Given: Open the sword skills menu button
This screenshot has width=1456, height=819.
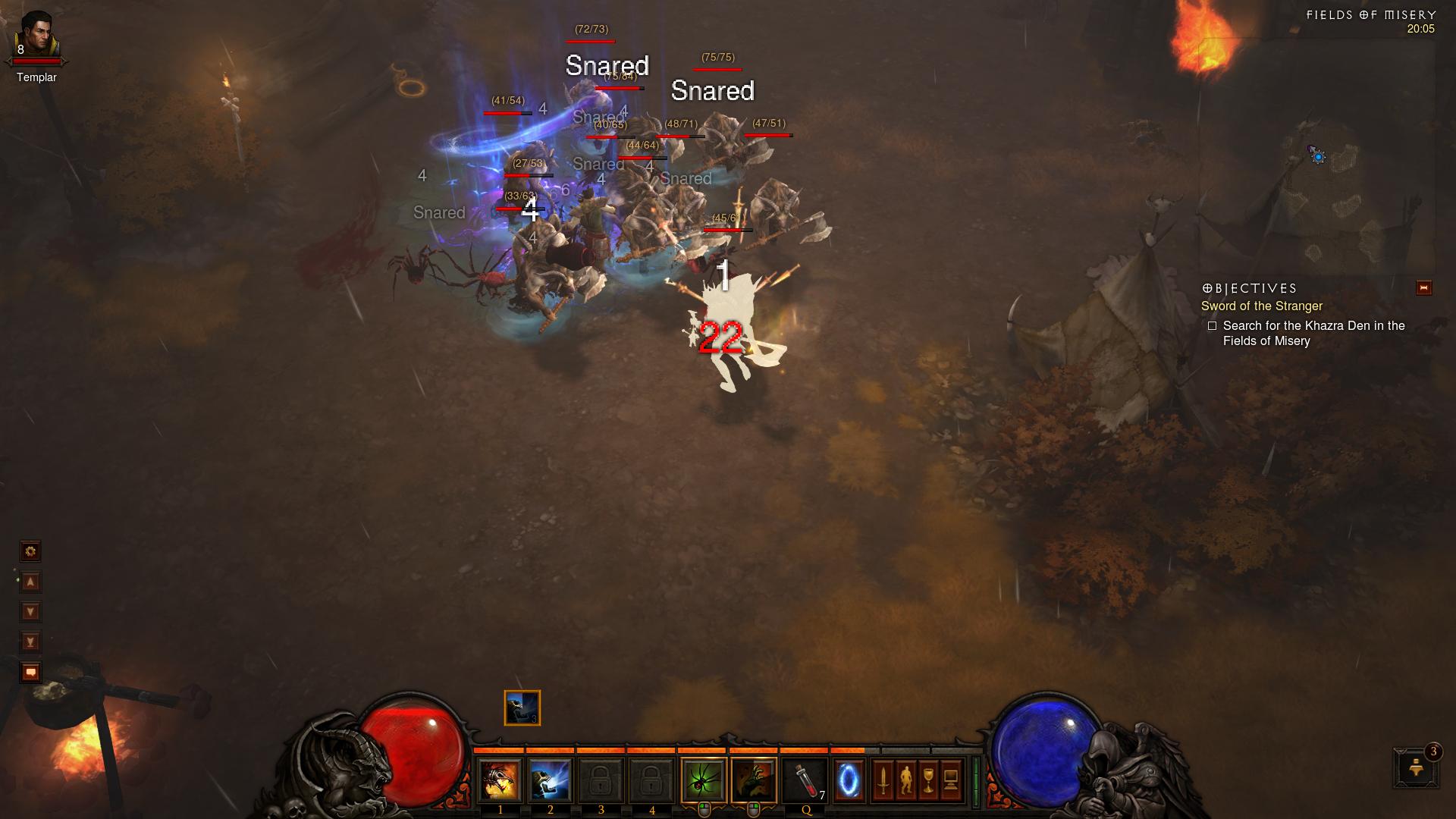Looking at the screenshot, I should pyautogui.click(x=883, y=780).
